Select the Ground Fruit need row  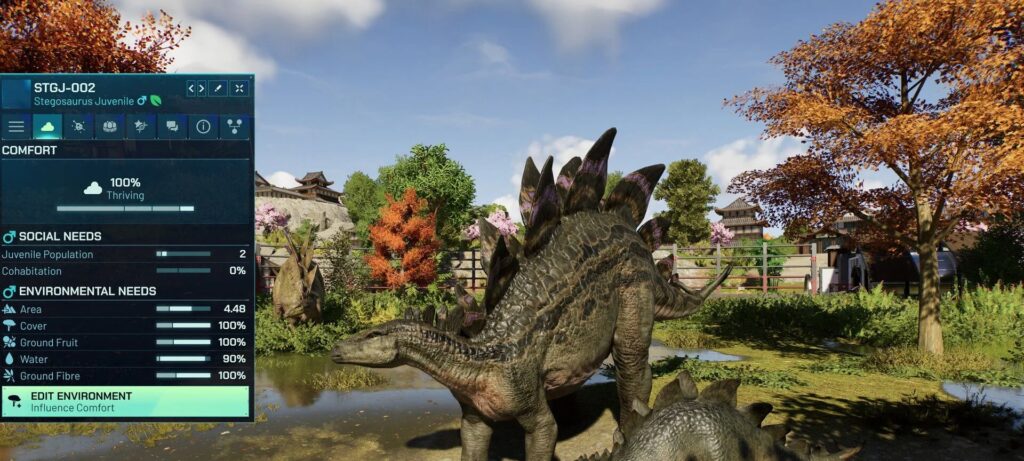125,342
